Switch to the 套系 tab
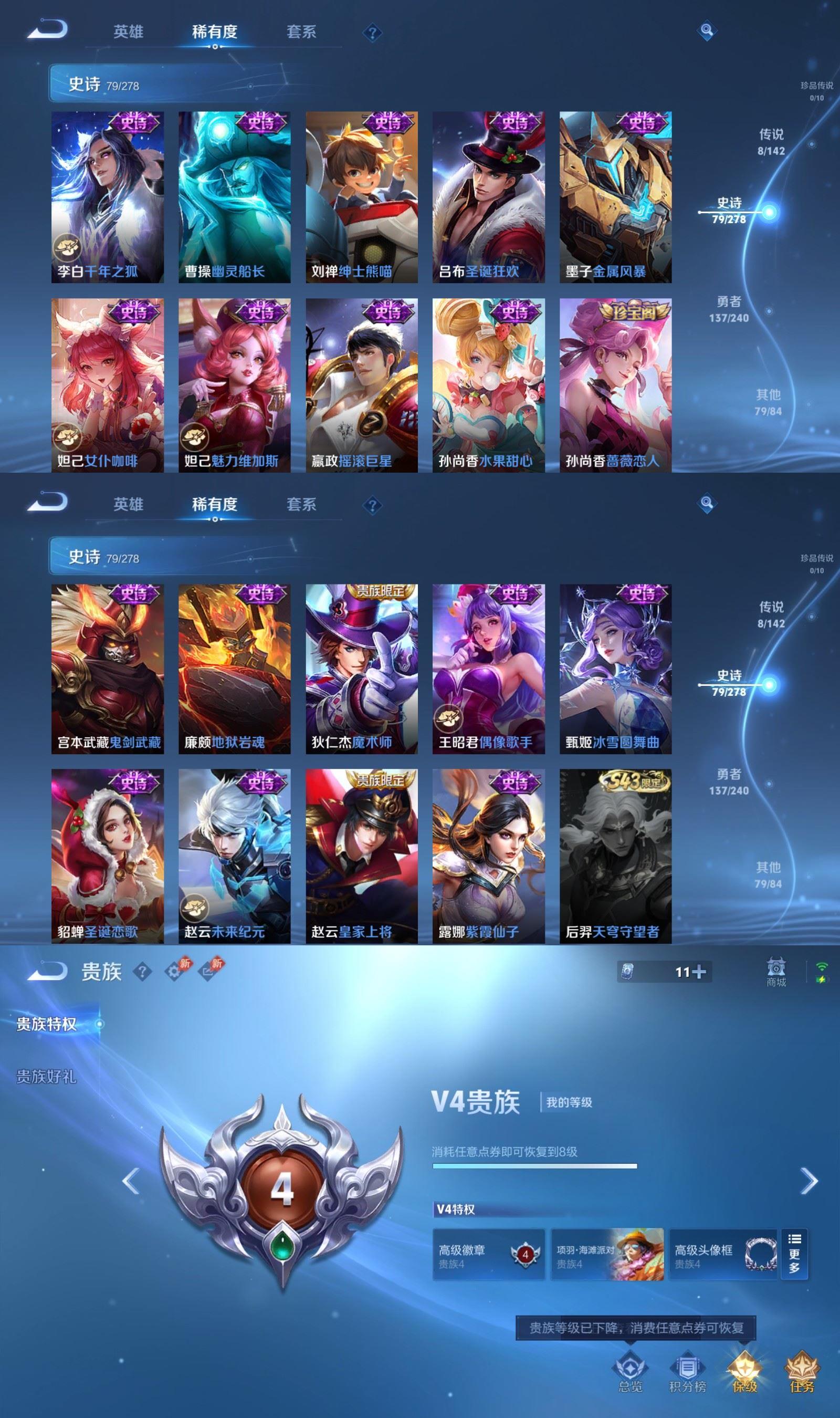This screenshot has width=840, height=1418. [301, 31]
